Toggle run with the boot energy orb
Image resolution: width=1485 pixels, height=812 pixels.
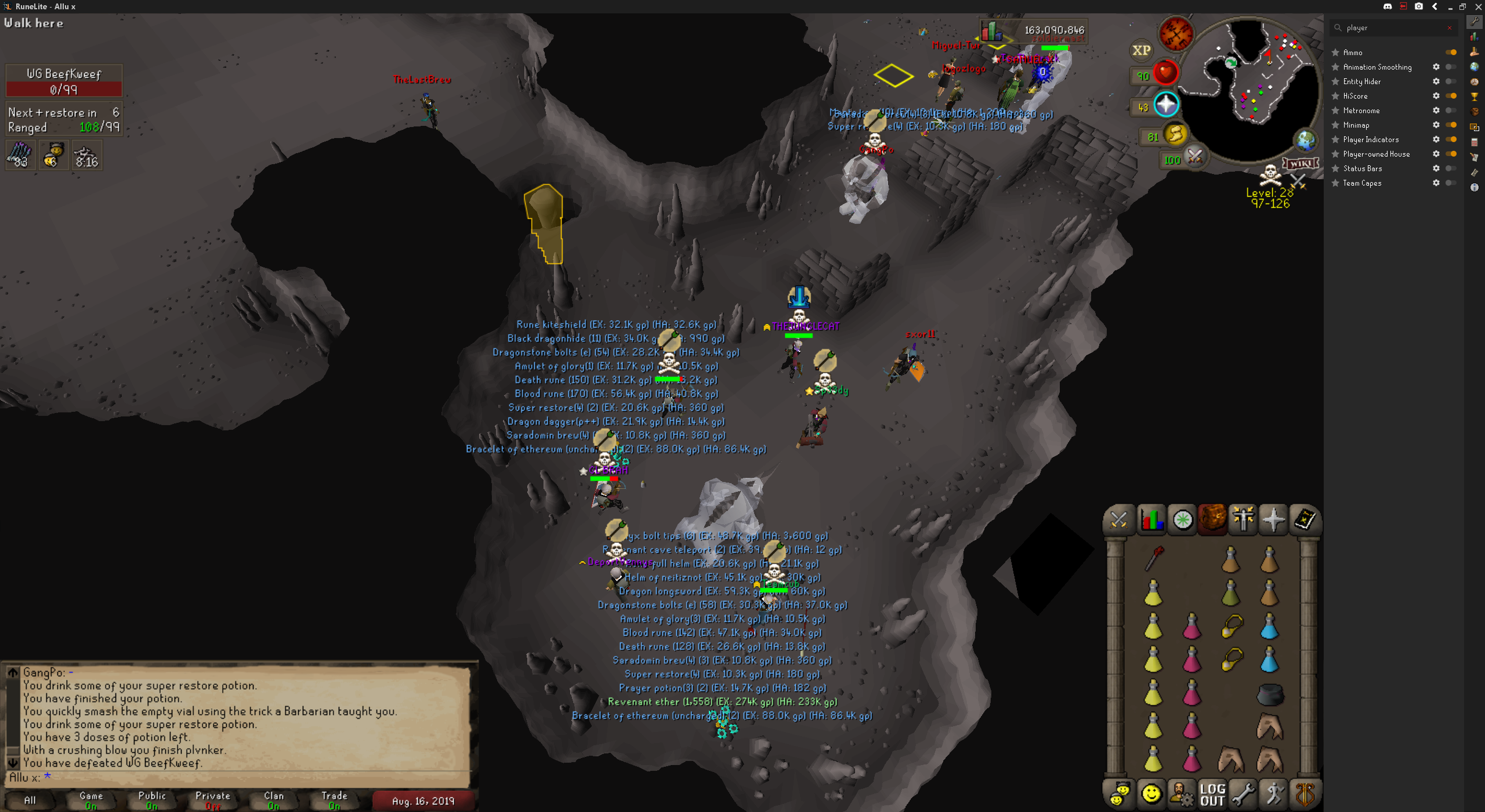coord(1175,135)
